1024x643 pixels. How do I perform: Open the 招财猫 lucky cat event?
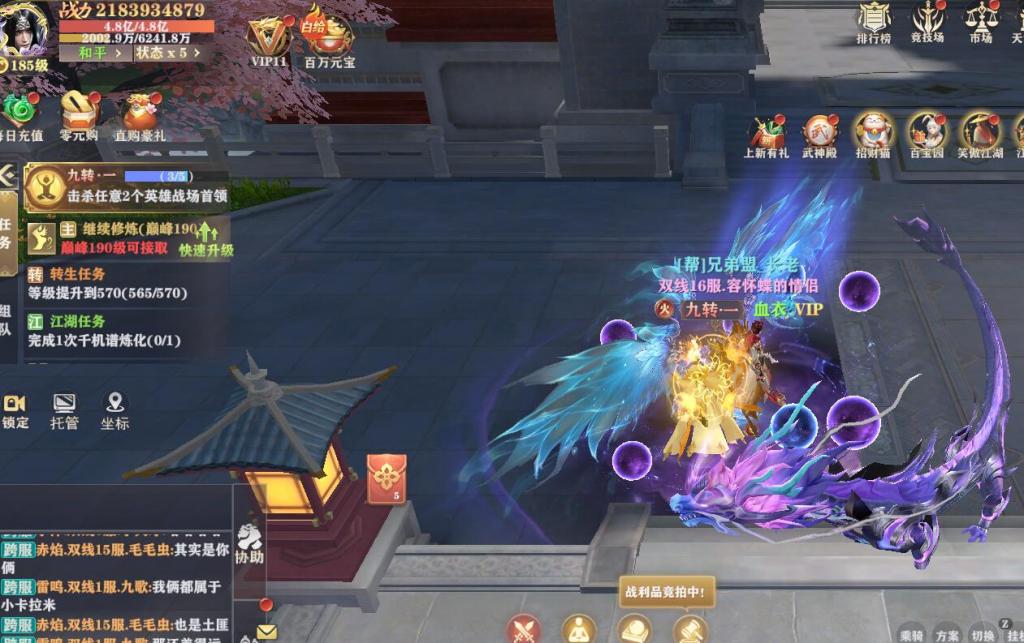873,135
